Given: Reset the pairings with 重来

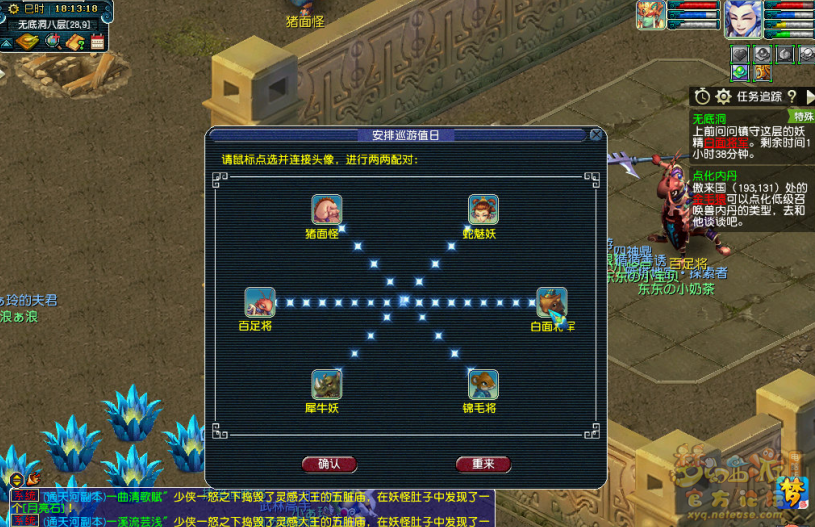Looking at the screenshot, I should pyautogui.click(x=483, y=464).
